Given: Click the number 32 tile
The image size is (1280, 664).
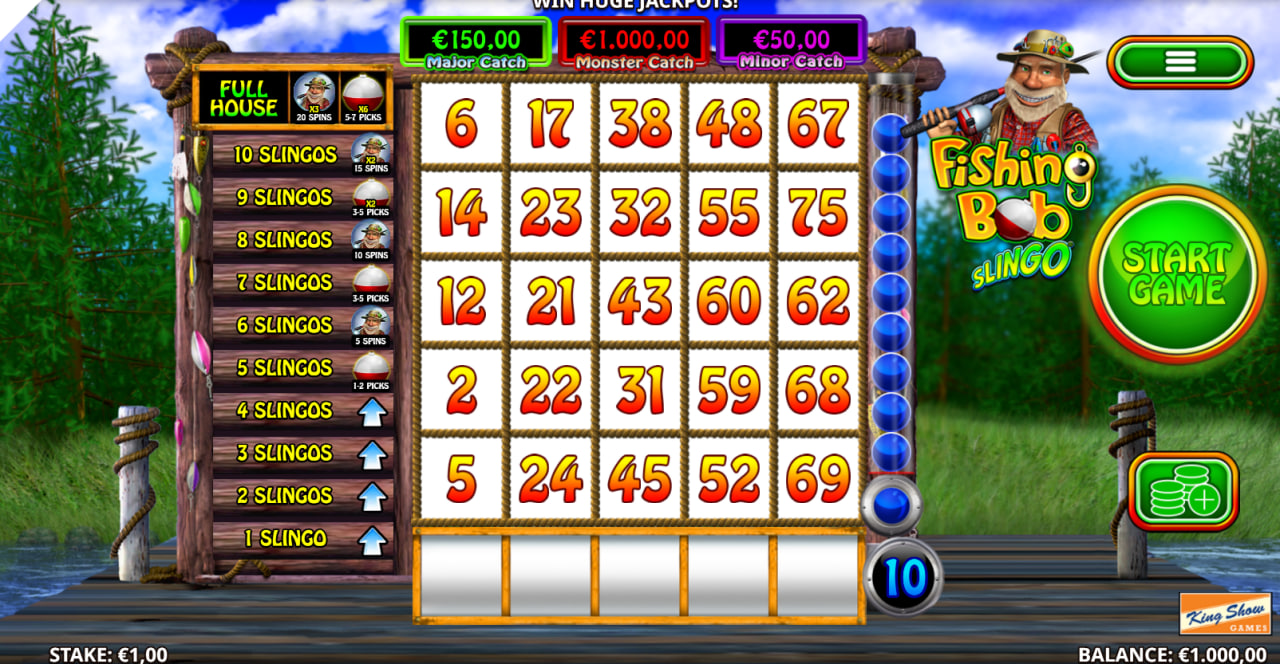Looking at the screenshot, I should [640, 212].
